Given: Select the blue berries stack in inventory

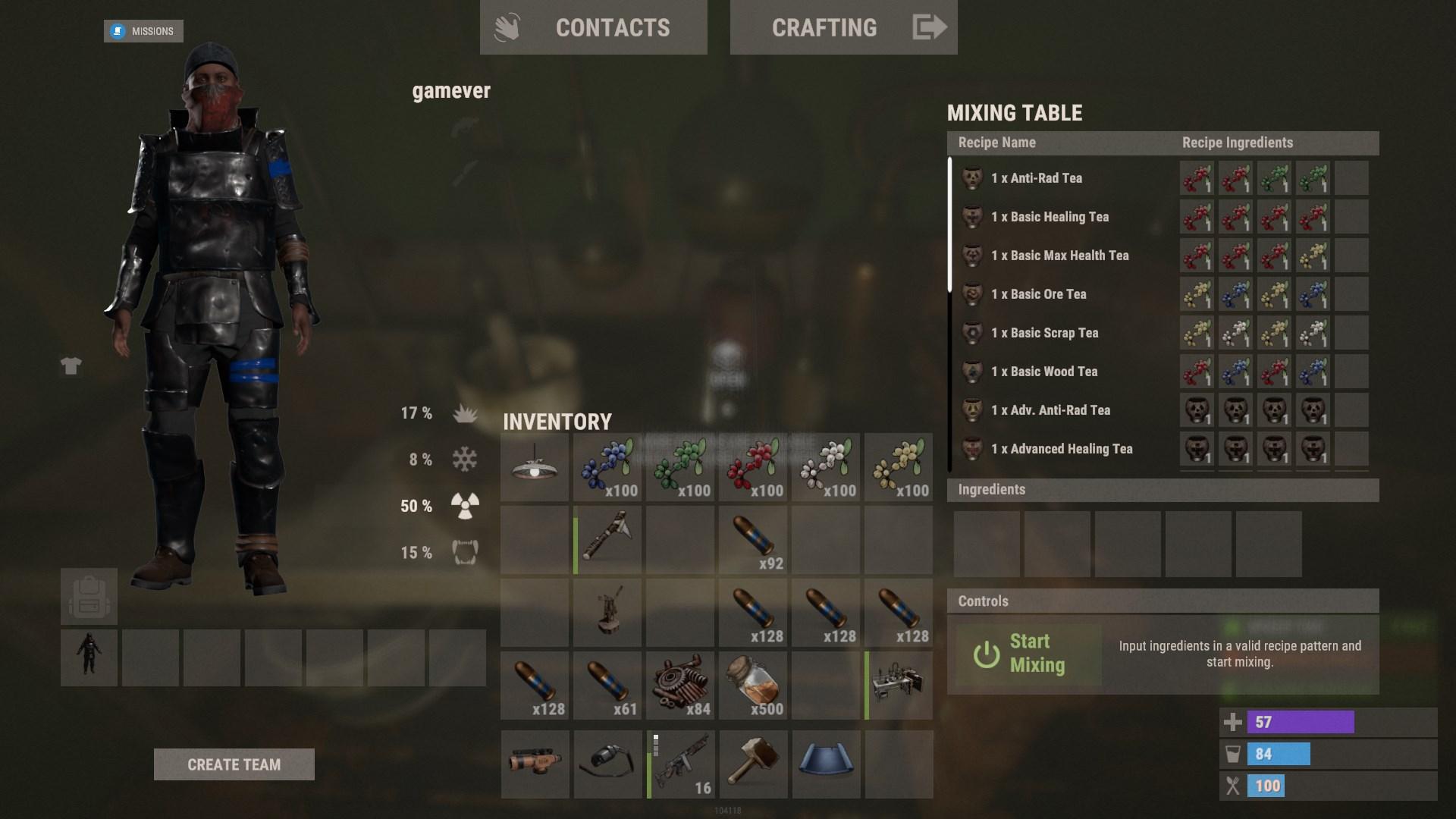Looking at the screenshot, I should 607,467.
